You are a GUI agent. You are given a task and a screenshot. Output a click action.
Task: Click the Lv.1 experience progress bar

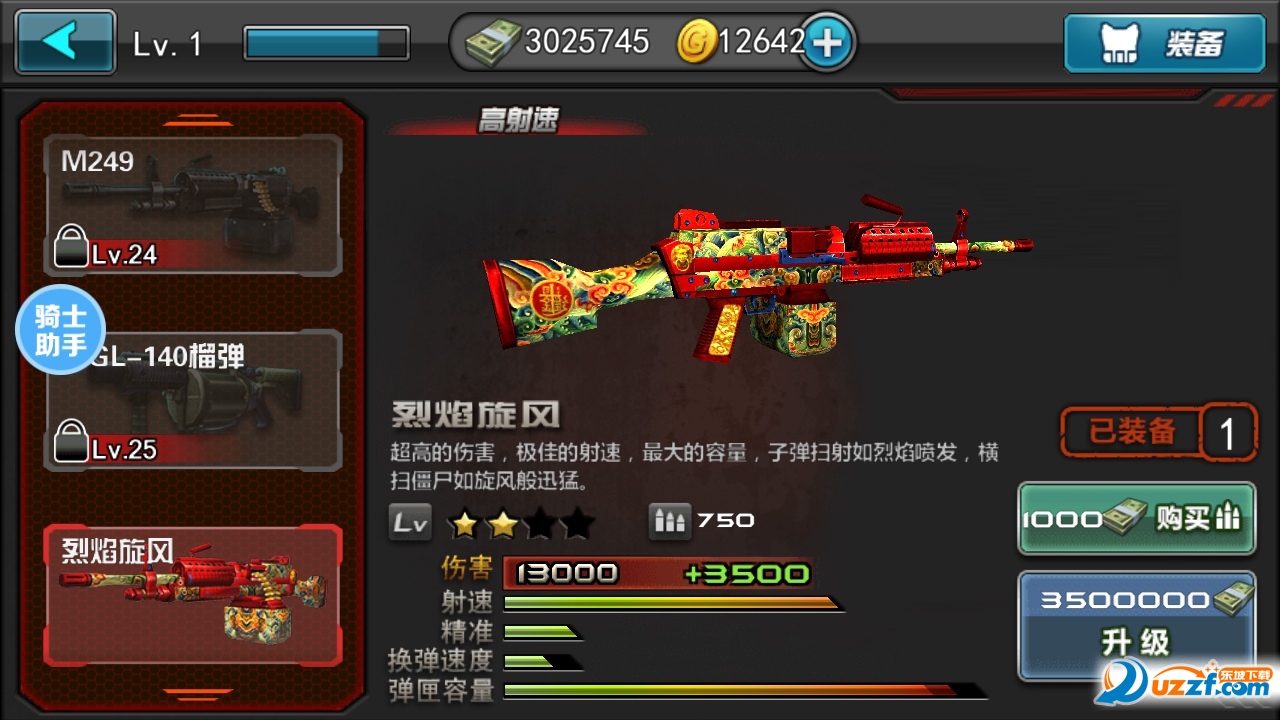[x=325, y=42]
